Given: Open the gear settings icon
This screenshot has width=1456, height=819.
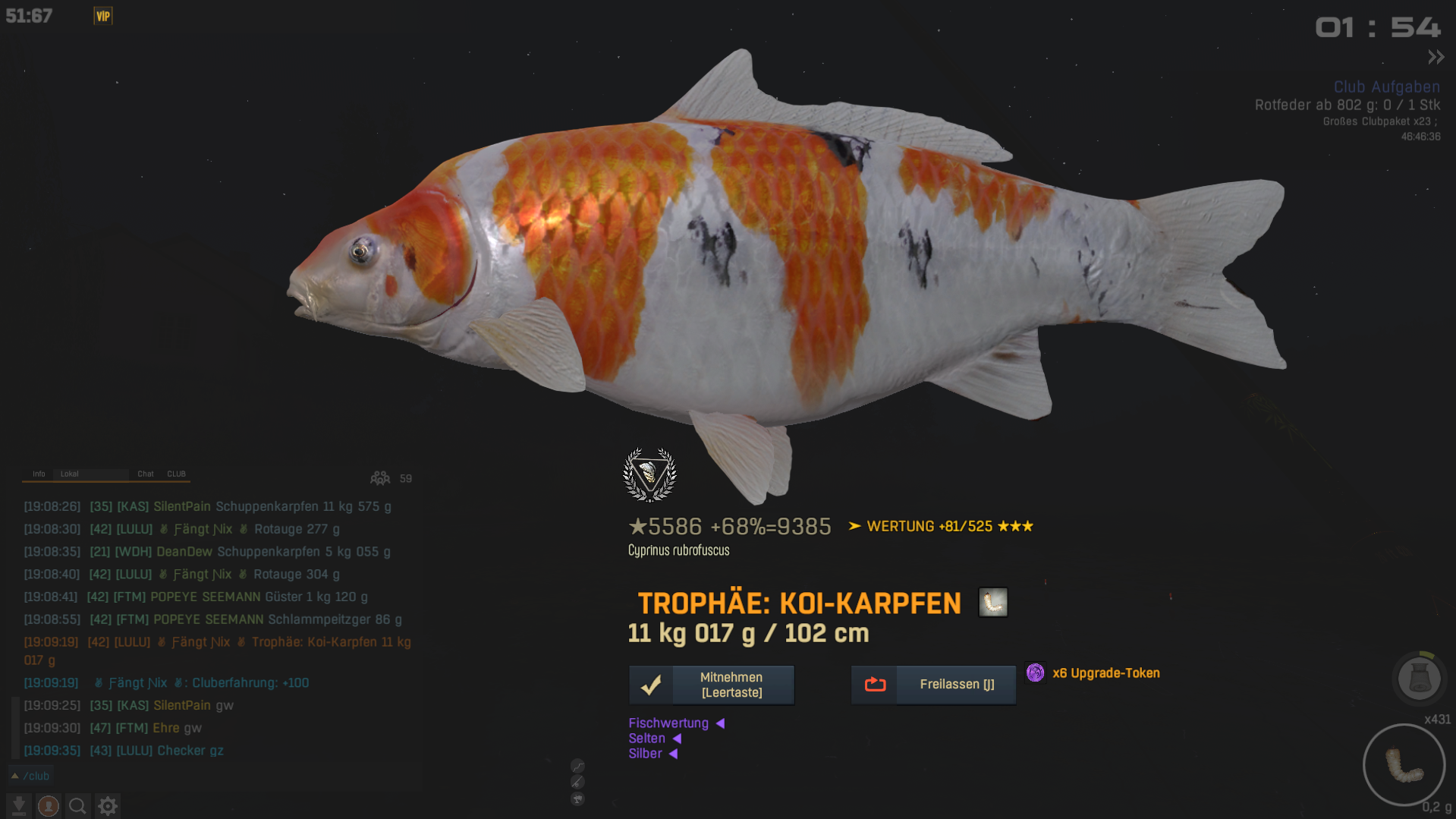Looking at the screenshot, I should (108, 805).
